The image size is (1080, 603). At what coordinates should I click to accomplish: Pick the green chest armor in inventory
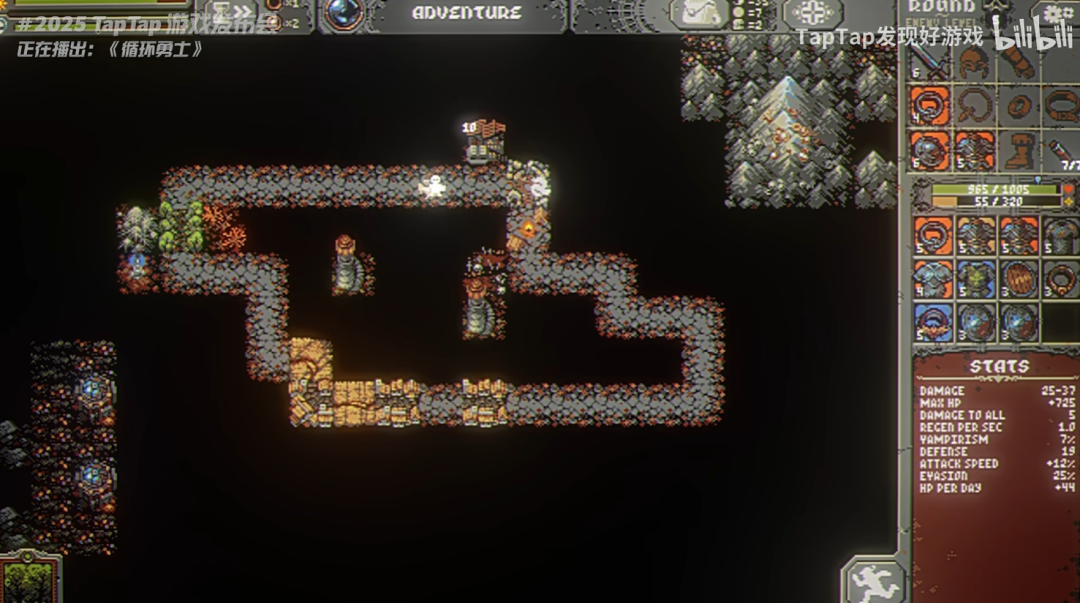975,280
